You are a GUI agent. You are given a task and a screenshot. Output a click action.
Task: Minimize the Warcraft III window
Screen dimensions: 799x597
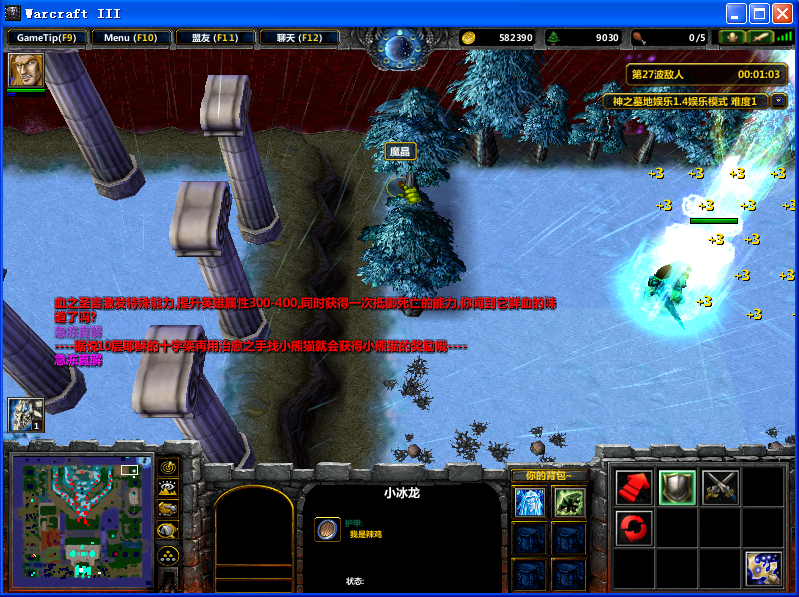pyautogui.click(x=737, y=13)
